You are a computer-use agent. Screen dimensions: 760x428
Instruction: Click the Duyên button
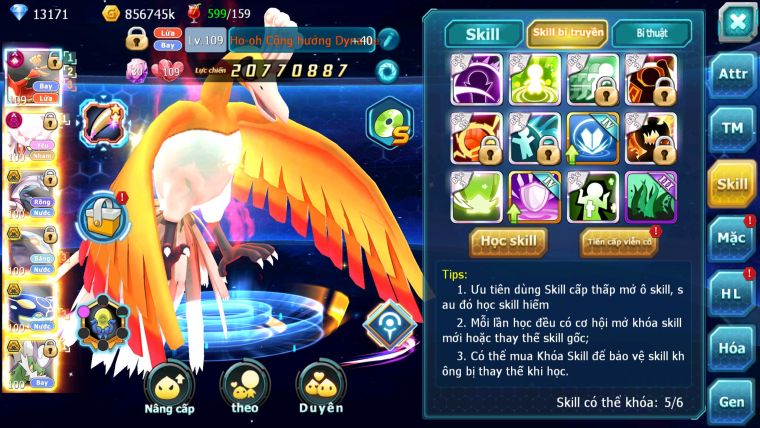click(321, 387)
